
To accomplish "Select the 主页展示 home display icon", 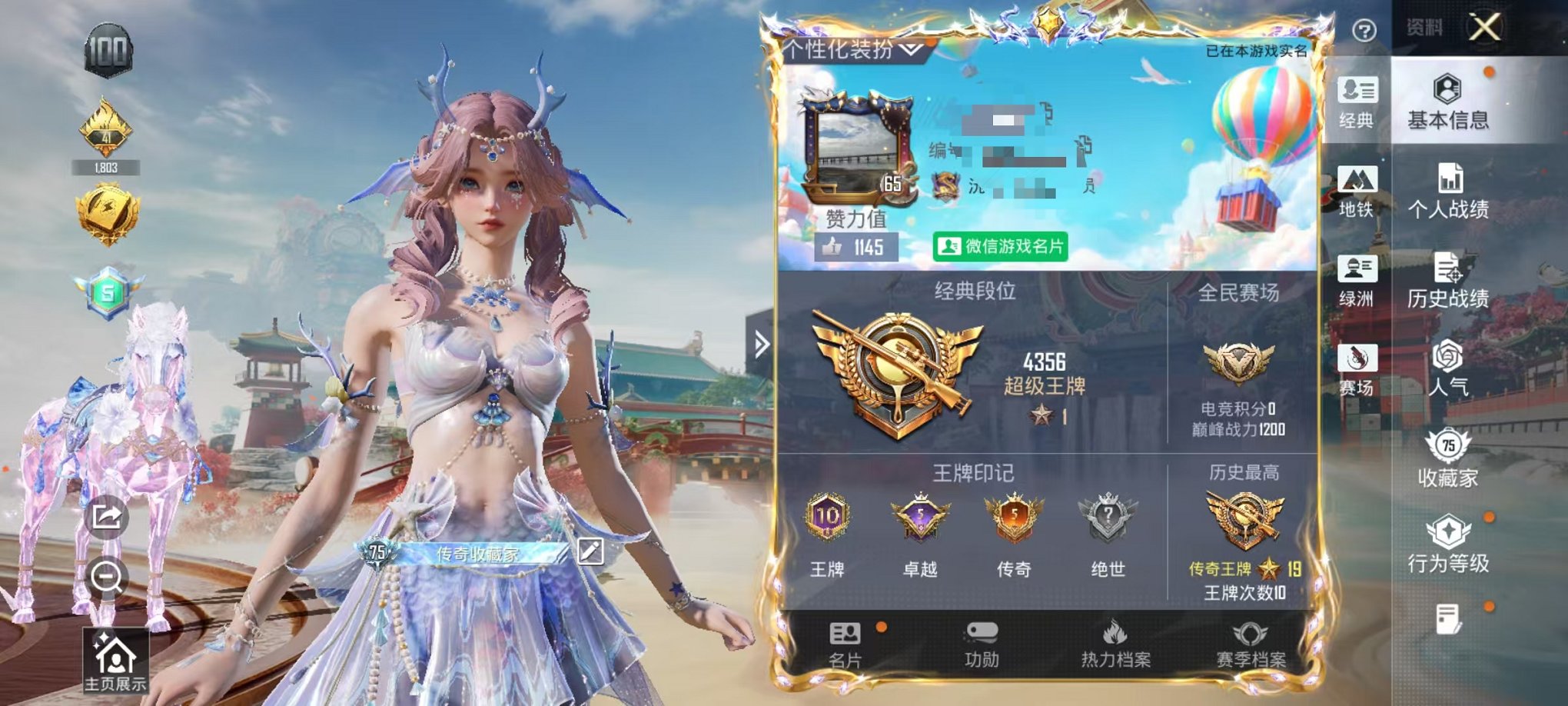I will 114,660.
